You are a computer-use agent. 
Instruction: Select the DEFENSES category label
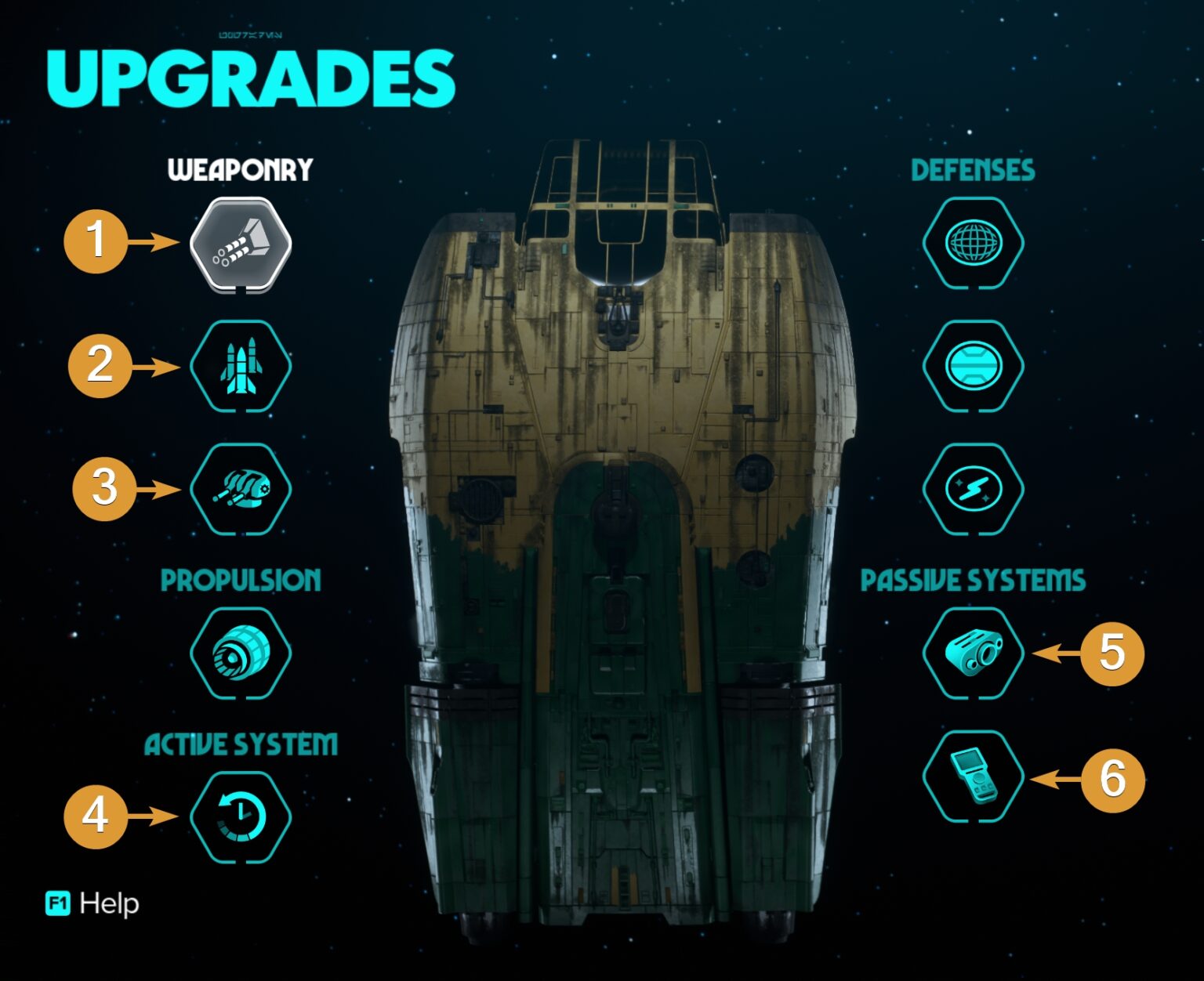pos(972,170)
